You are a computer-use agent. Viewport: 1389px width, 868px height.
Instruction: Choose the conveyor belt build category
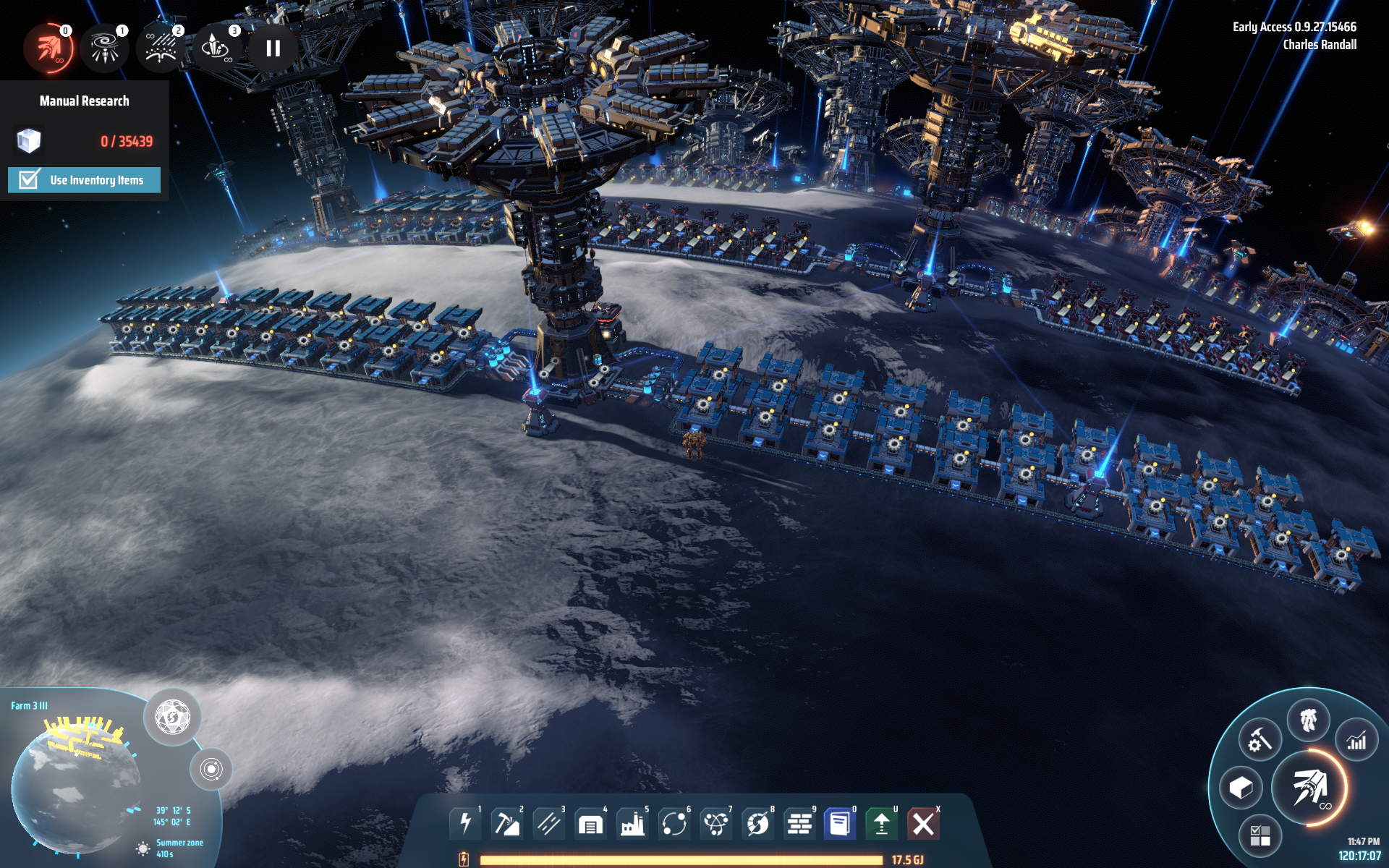coord(548,823)
